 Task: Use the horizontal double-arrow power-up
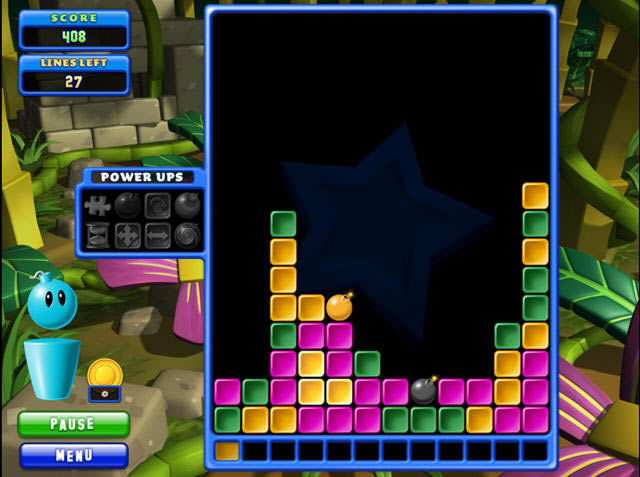158,236
